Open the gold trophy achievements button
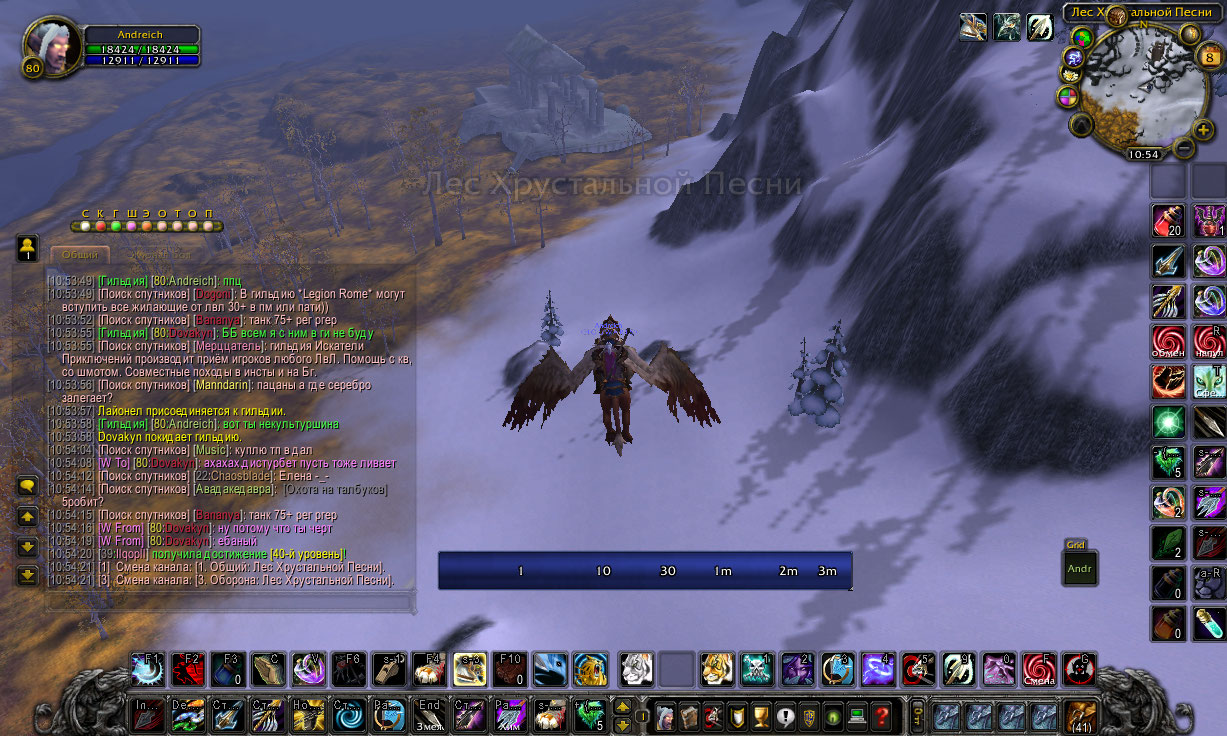Screen dimensions: 1227x736 tap(760, 716)
